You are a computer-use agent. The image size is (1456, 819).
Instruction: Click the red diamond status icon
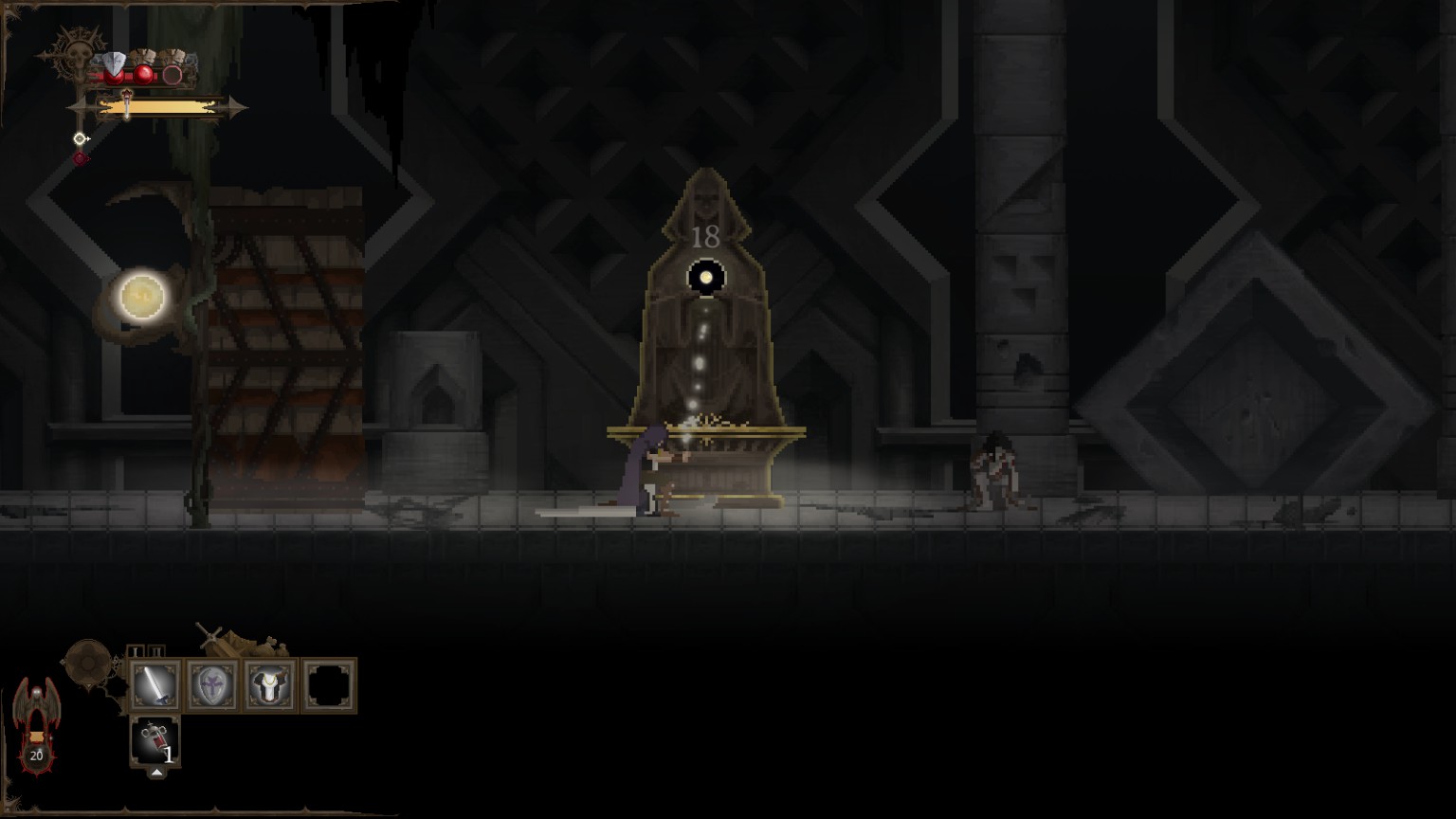point(81,158)
